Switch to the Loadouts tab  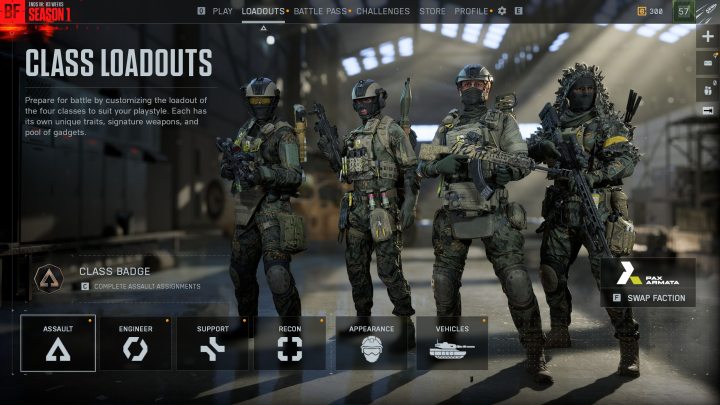(x=263, y=11)
